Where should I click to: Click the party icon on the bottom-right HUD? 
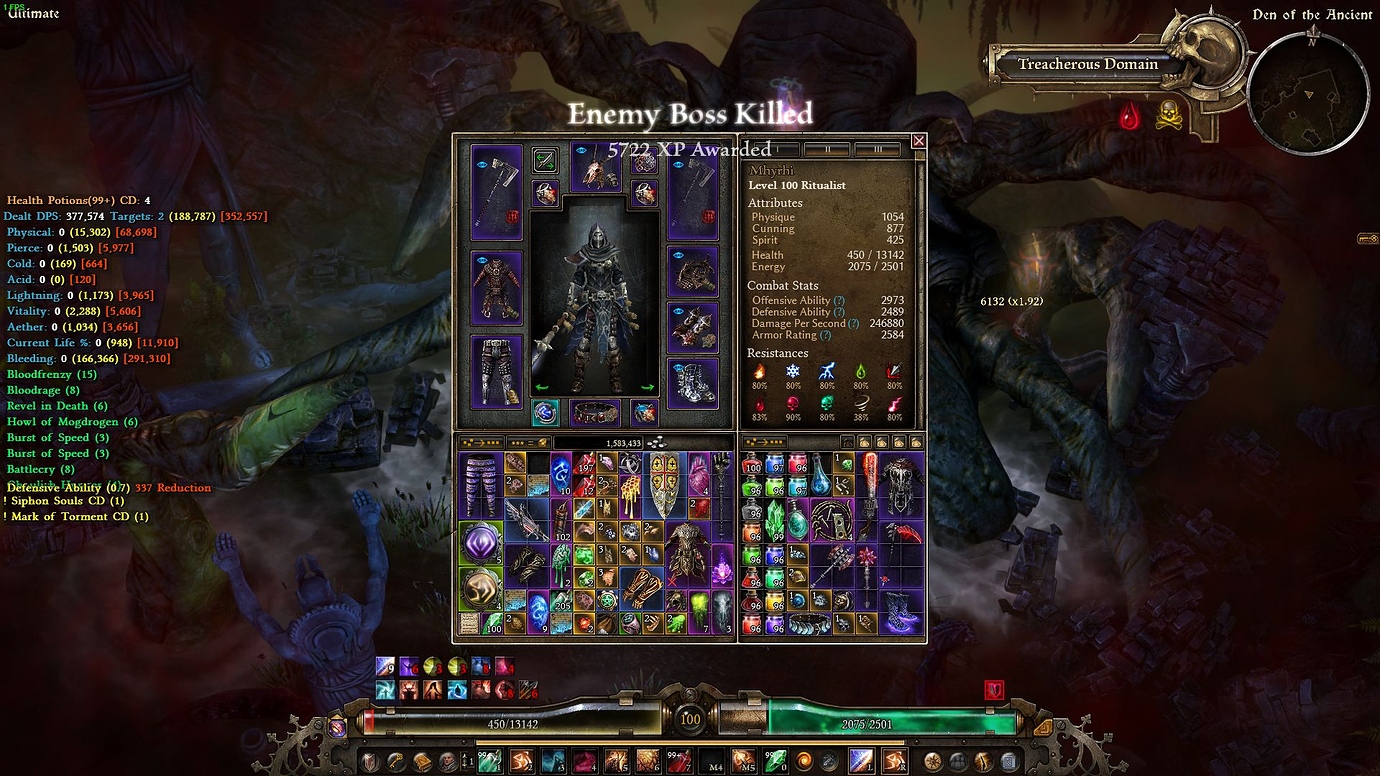[958, 760]
